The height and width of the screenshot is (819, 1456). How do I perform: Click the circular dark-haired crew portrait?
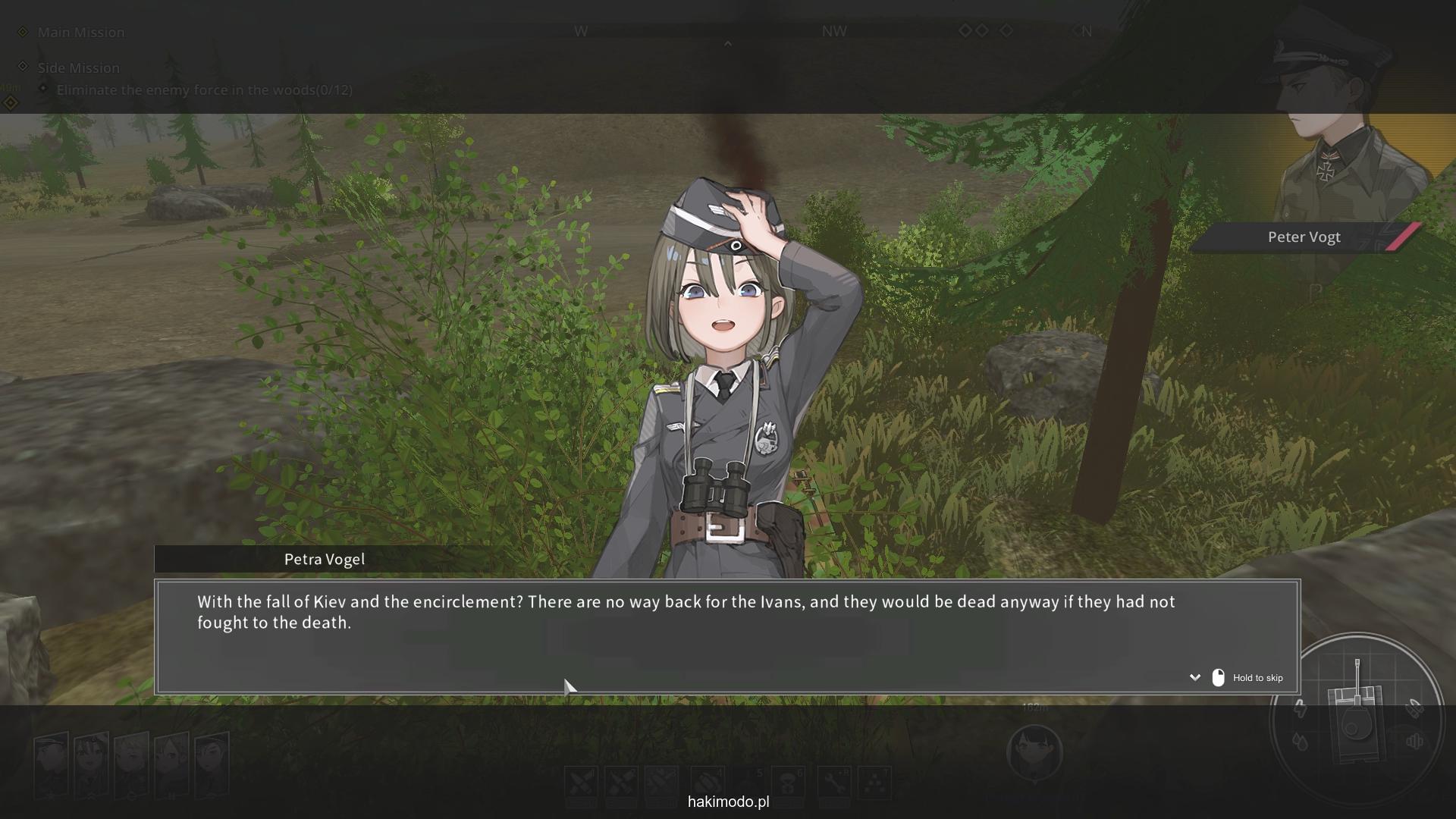pos(1034,752)
